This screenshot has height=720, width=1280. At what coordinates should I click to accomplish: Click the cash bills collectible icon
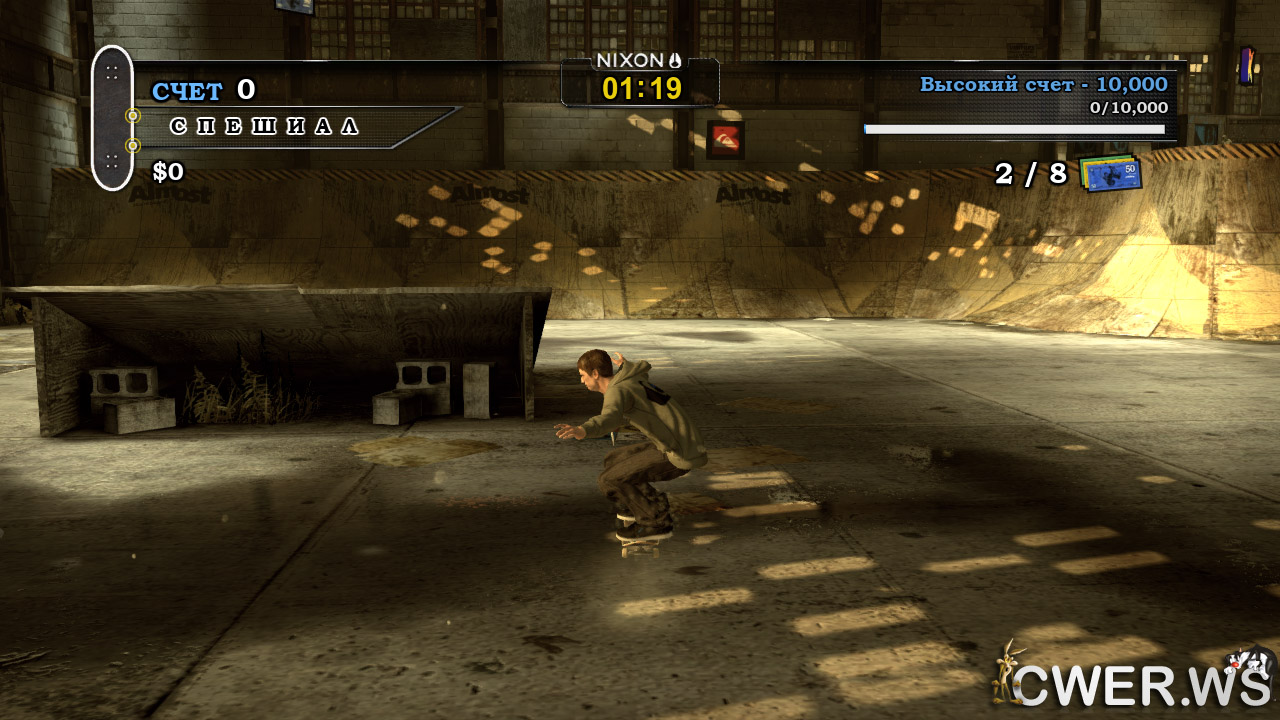(x=1110, y=174)
